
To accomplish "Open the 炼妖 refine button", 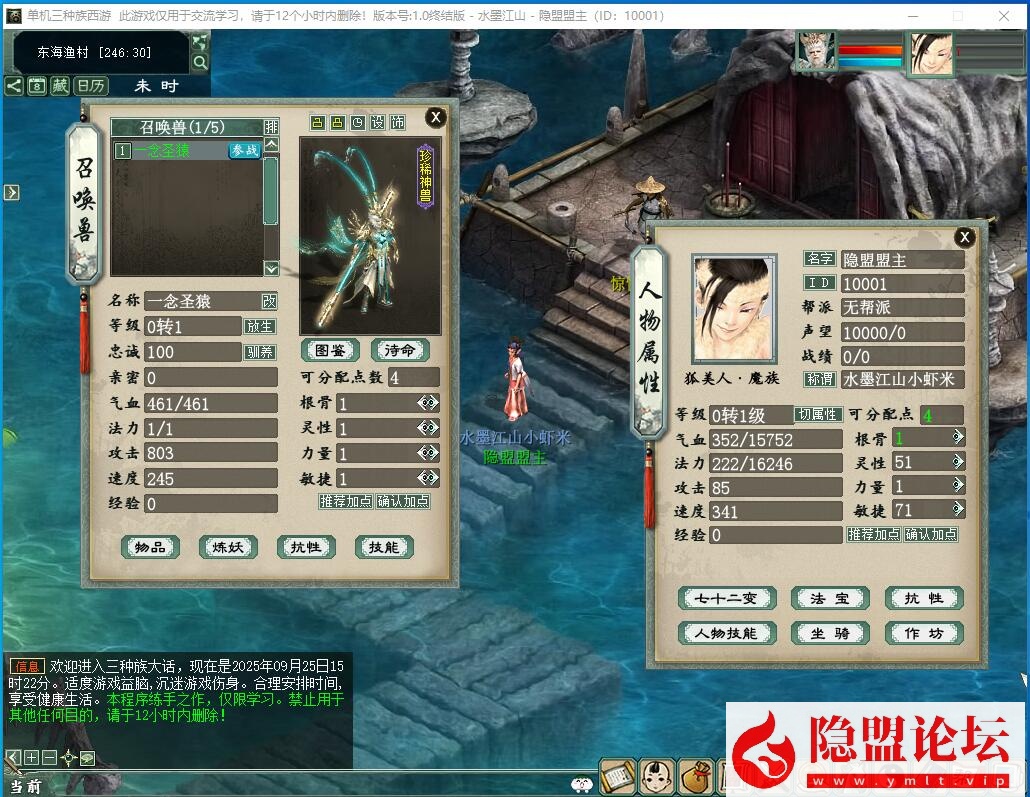I will coord(228,547).
